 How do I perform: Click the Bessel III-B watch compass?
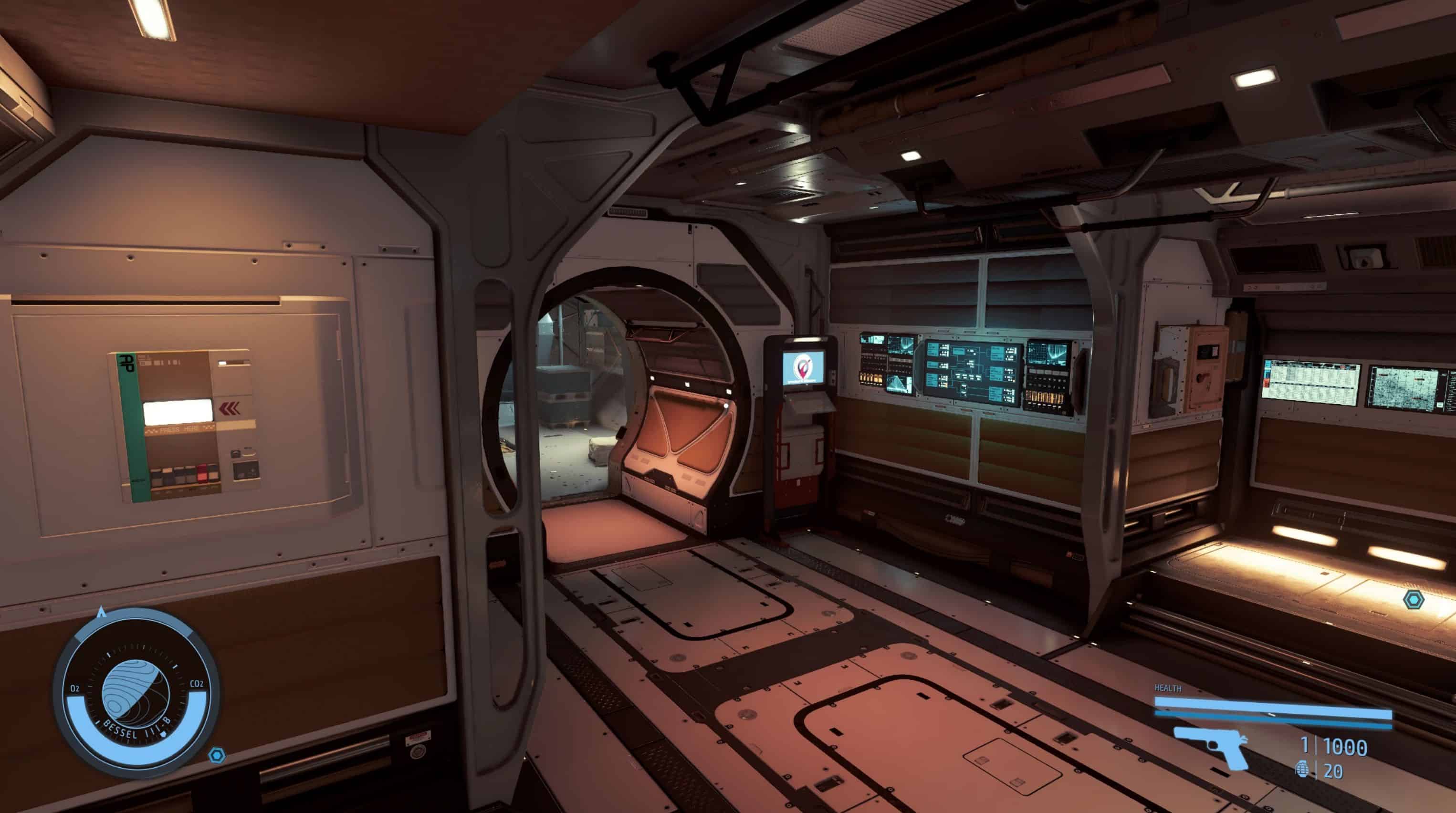[x=136, y=693]
